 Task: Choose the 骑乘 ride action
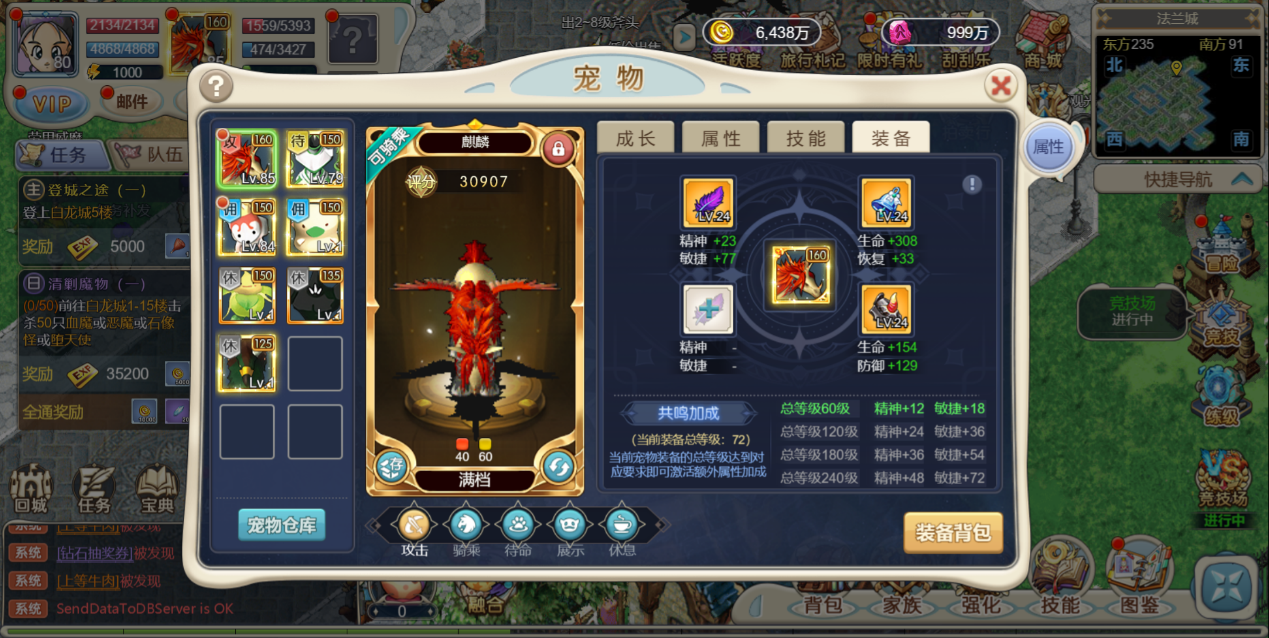(x=466, y=523)
